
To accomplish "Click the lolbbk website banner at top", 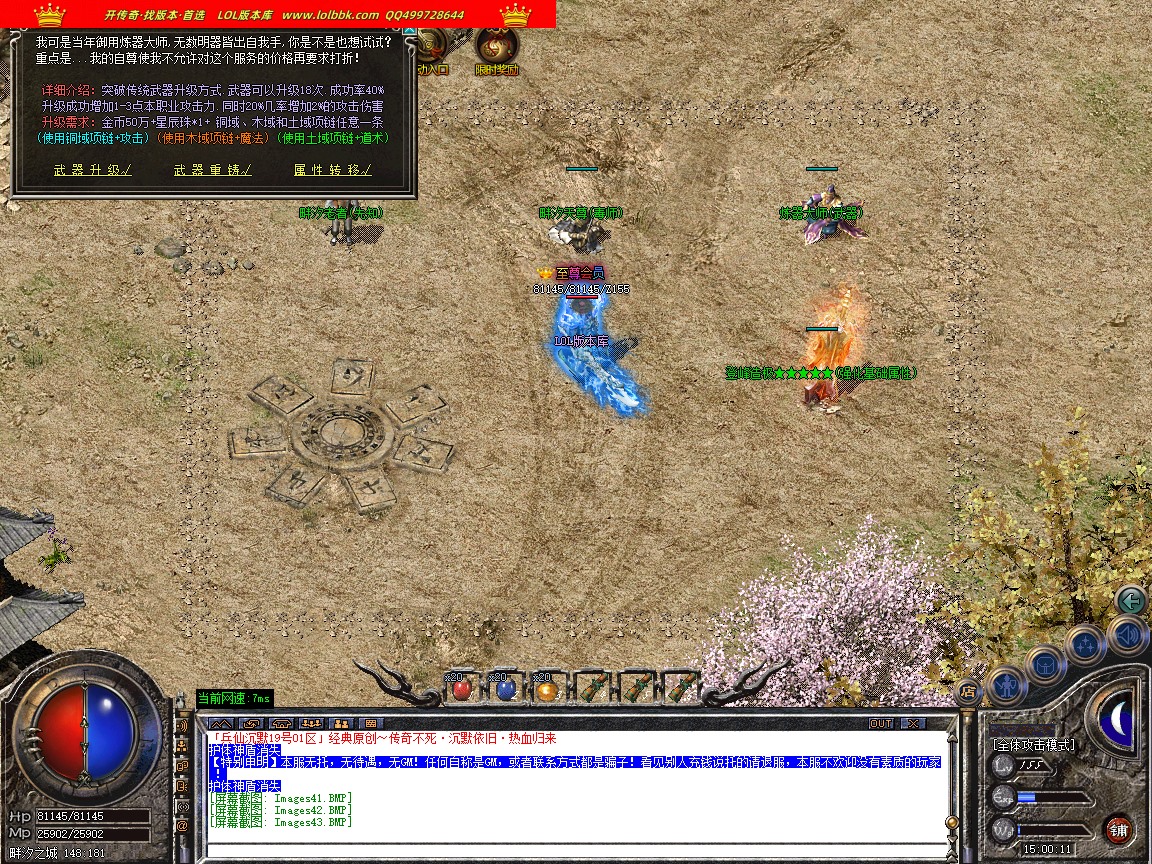I will point(278,15).
